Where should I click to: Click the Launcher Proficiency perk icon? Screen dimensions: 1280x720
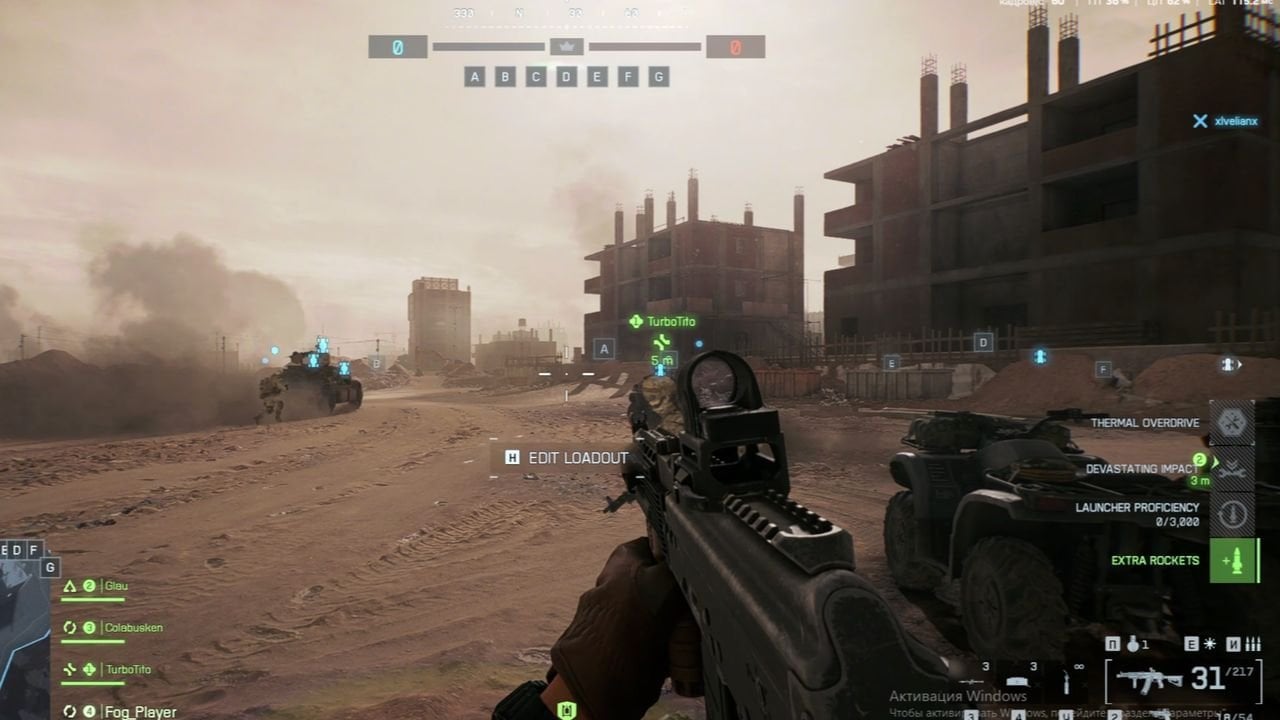click(x=1232, y=514)
